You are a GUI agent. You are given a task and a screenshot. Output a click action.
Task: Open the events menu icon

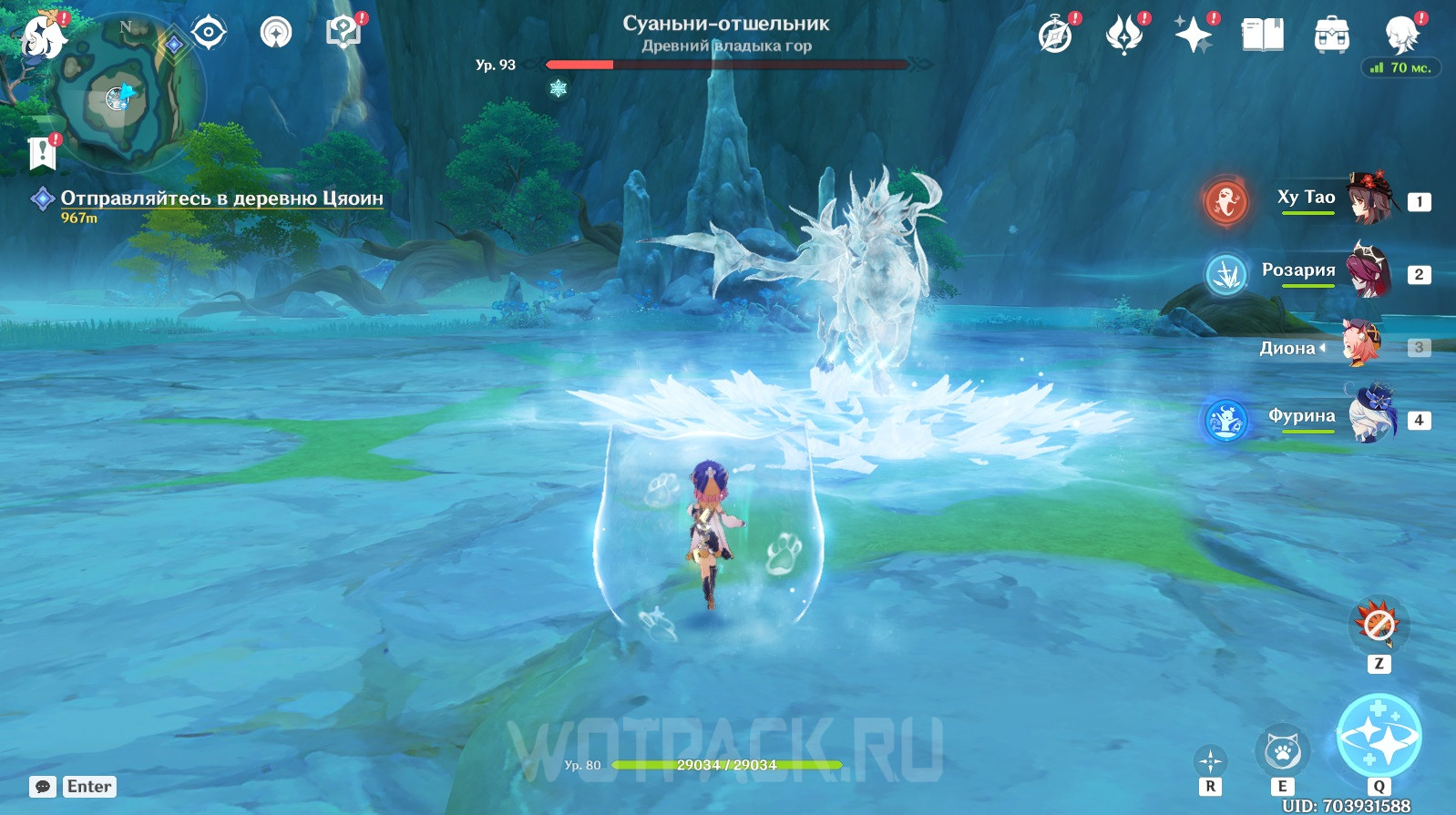pyautogui.click(x=1123, y=36)
